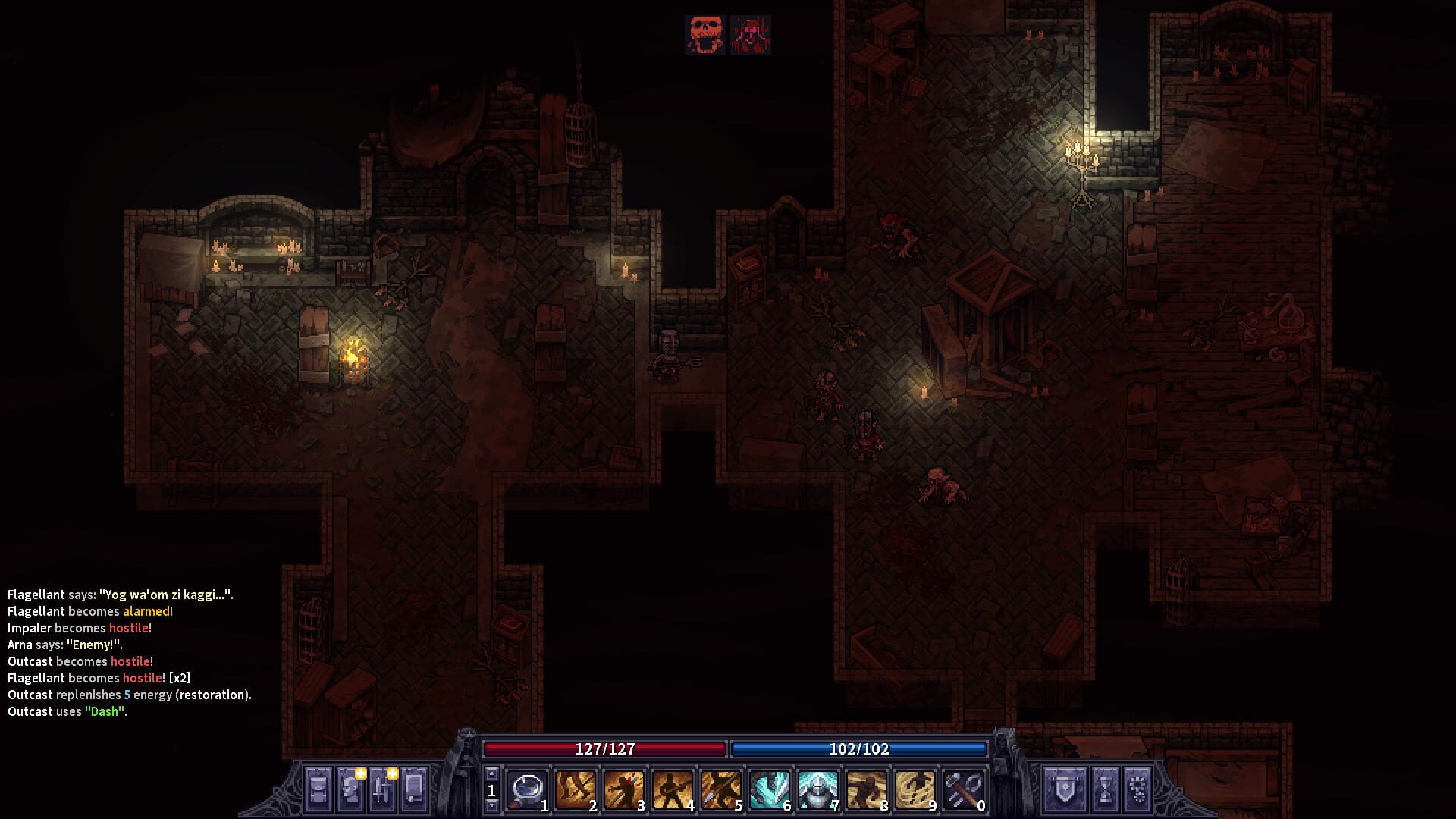Open the journal scroll icon
This screenshot has width=1456, height=819.
tap(413, 791)
